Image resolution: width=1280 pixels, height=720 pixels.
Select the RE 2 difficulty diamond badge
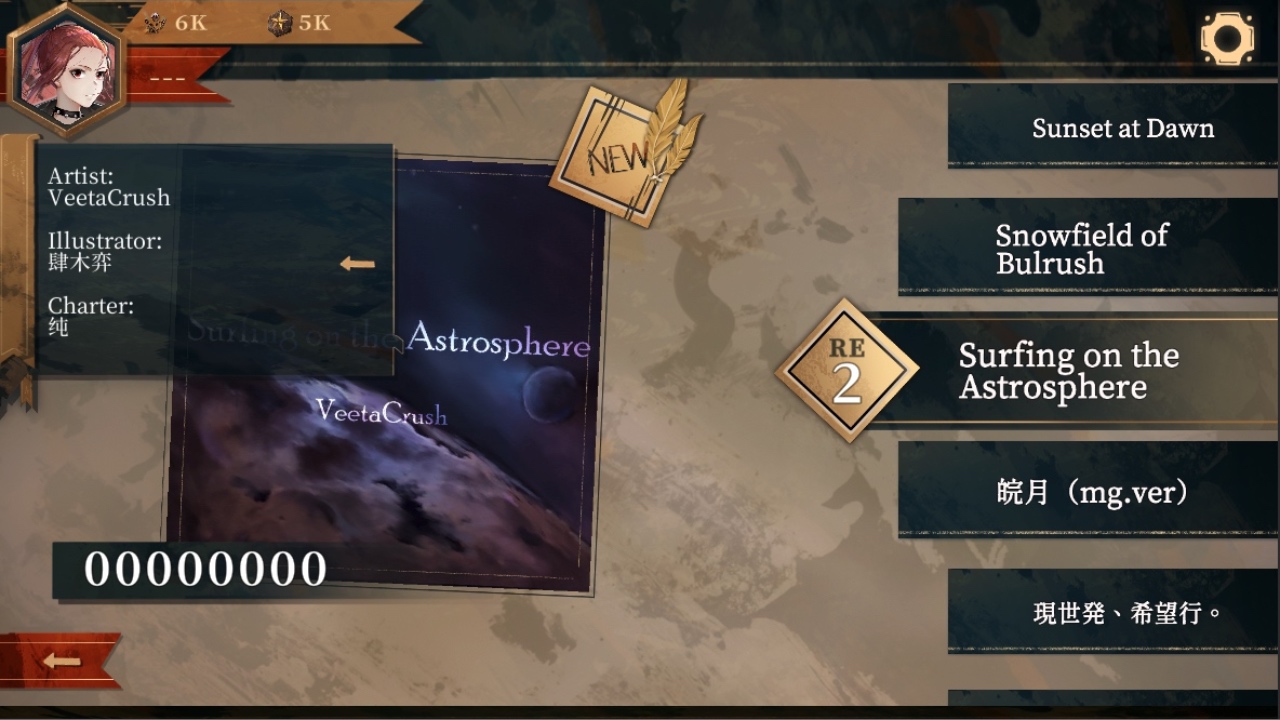pyautogui.click(x=845, y=370)
